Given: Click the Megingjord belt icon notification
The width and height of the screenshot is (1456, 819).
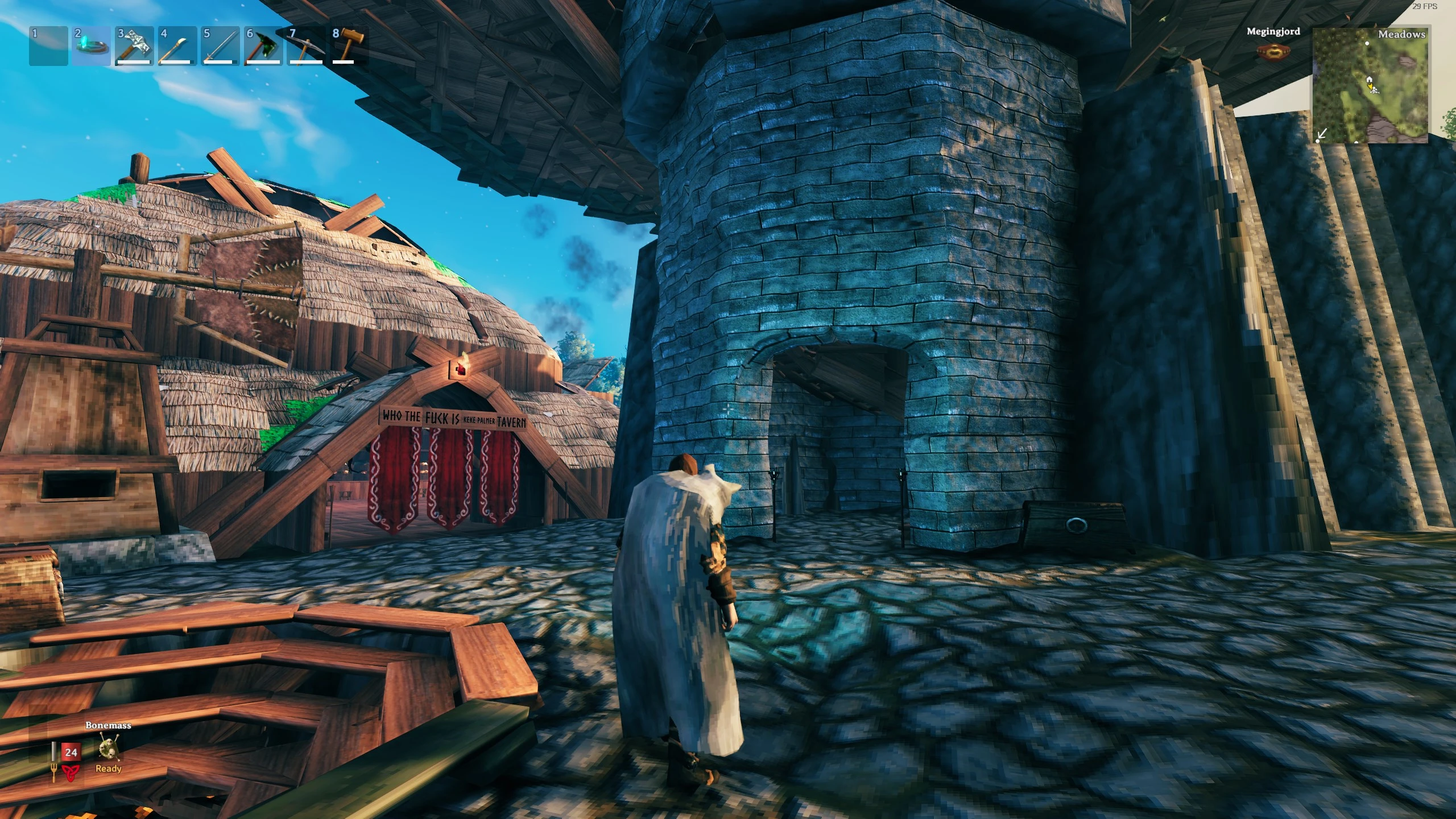Looking at the screenshot, I should pos(1274,51).
